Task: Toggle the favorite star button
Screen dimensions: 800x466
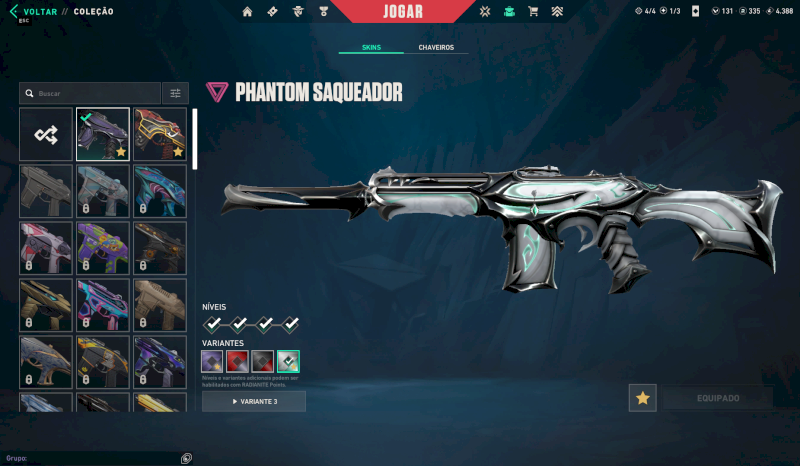Action: pyautogui.click(x=642, y=398)
